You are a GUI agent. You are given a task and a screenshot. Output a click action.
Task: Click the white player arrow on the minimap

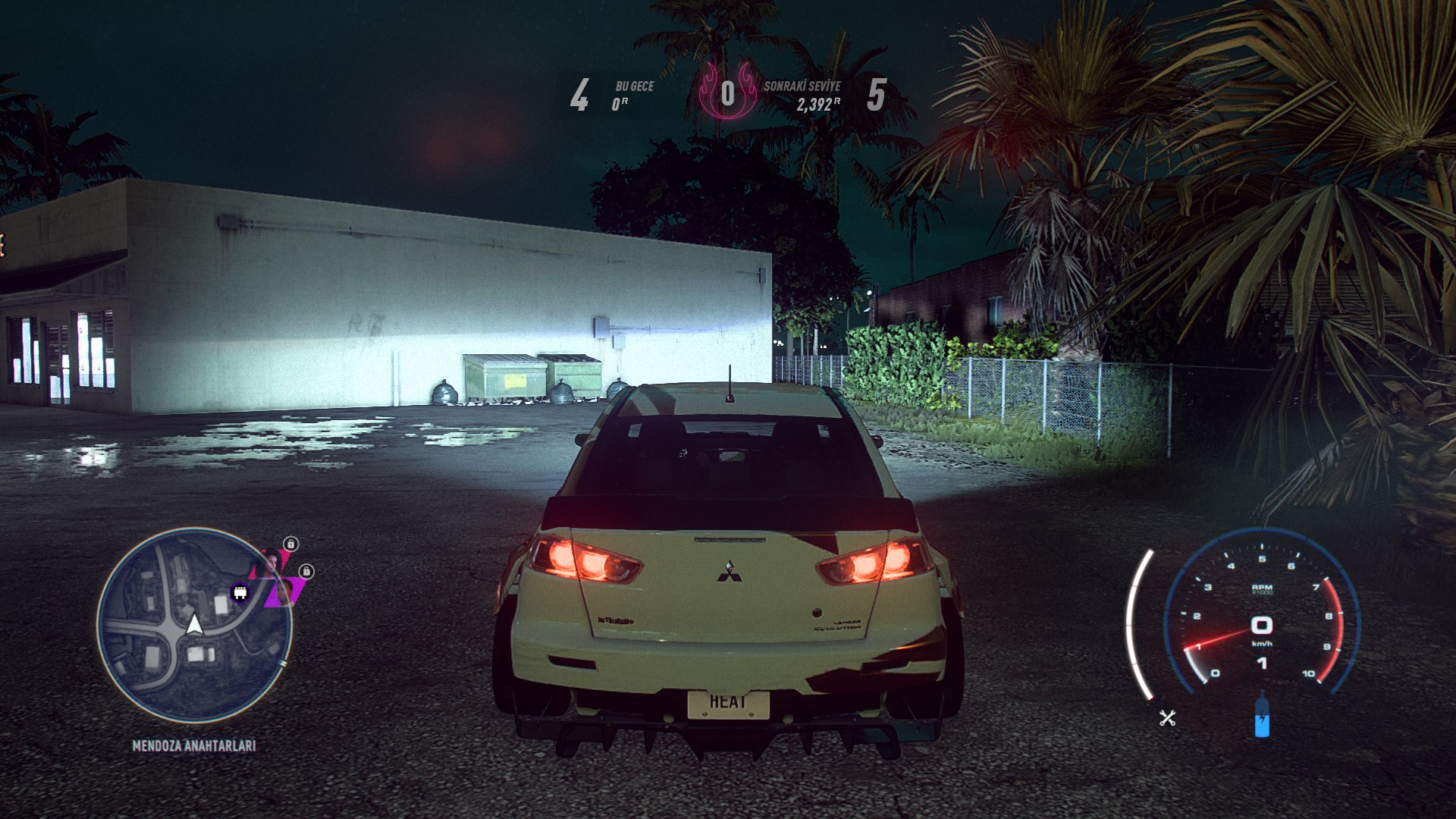click(x=194, y=624)
